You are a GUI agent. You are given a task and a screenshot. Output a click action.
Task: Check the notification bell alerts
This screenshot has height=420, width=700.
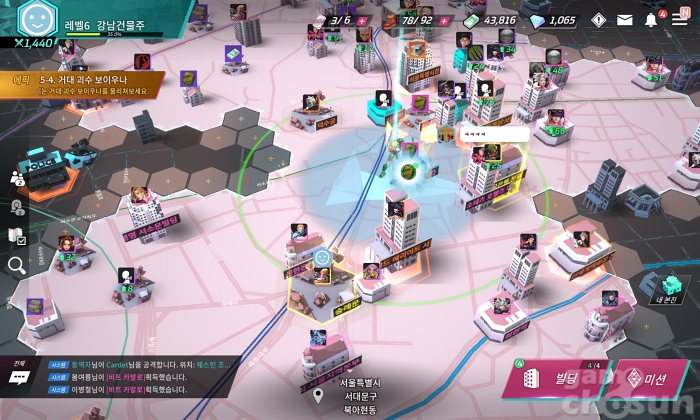coord(652,19)
